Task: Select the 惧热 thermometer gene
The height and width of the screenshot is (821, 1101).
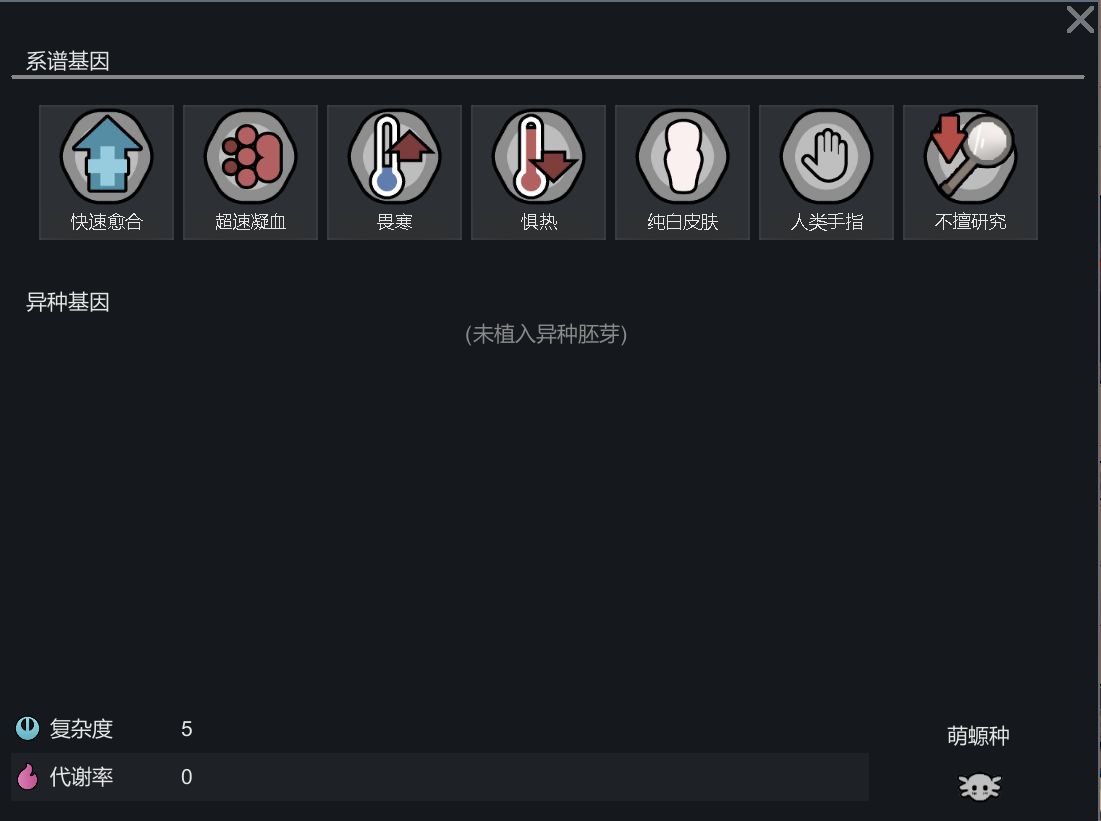Action: click(x=538, y=172)
